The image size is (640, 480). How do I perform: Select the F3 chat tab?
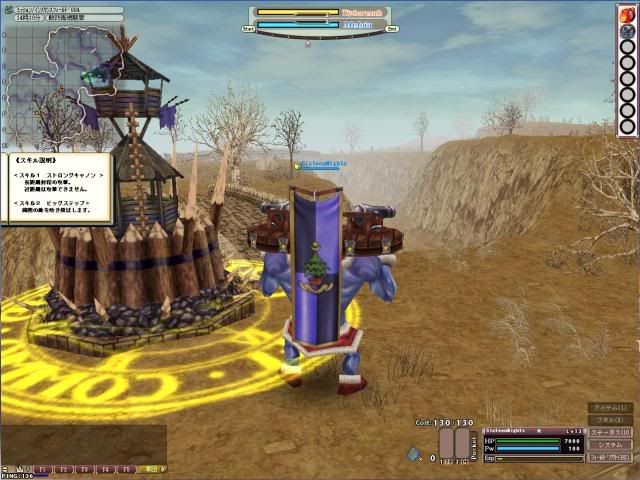point(85,468)
